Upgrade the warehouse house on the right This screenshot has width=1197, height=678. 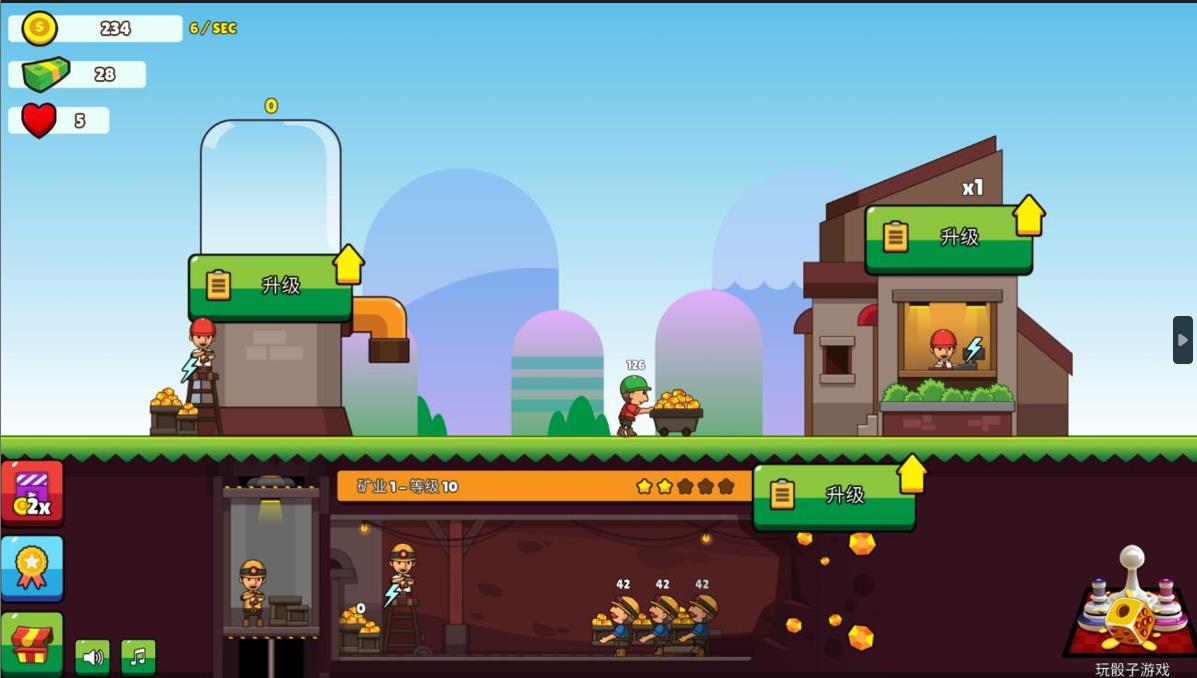(x=947, y=238)
